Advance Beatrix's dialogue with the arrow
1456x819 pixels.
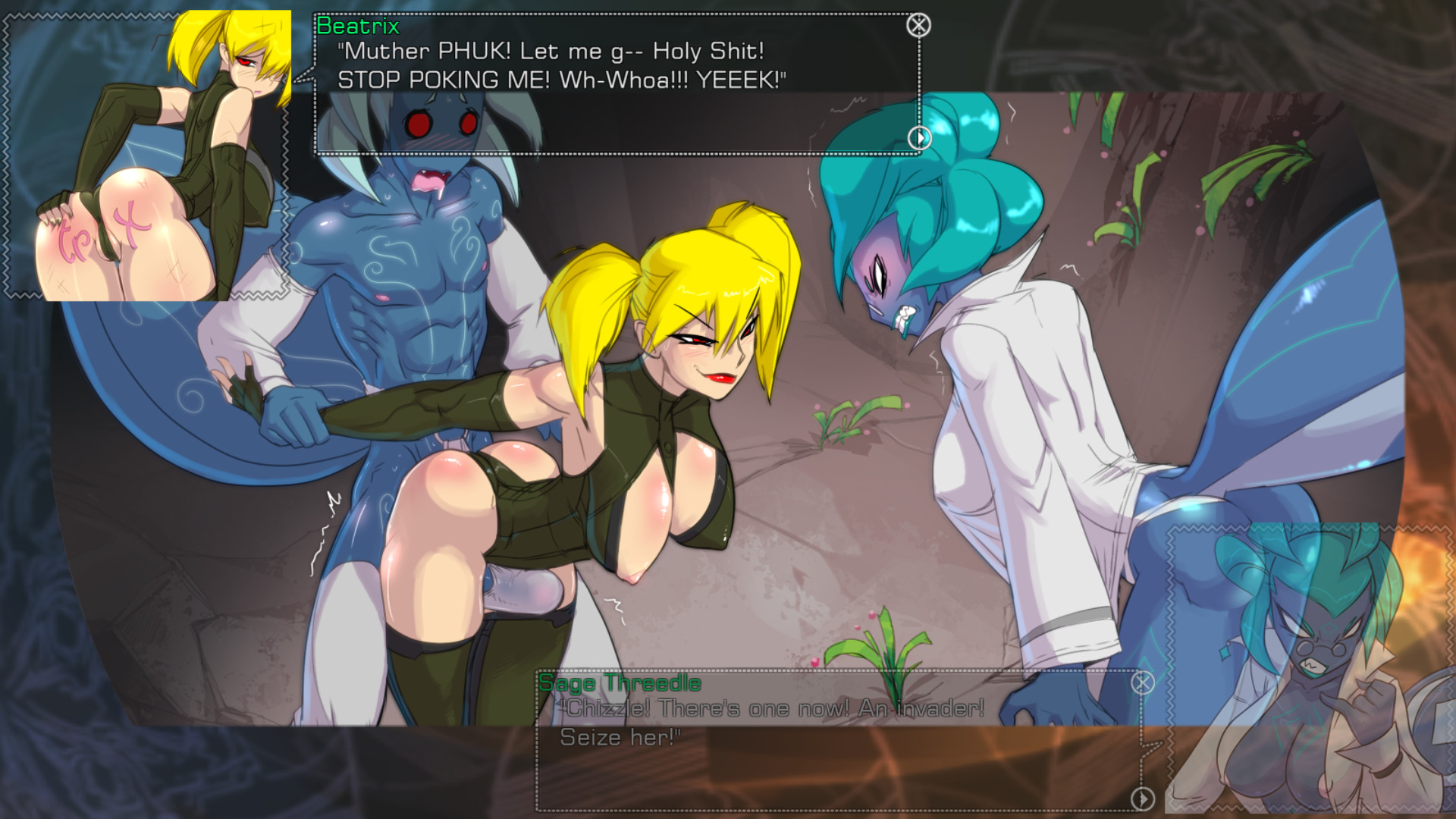920,138
